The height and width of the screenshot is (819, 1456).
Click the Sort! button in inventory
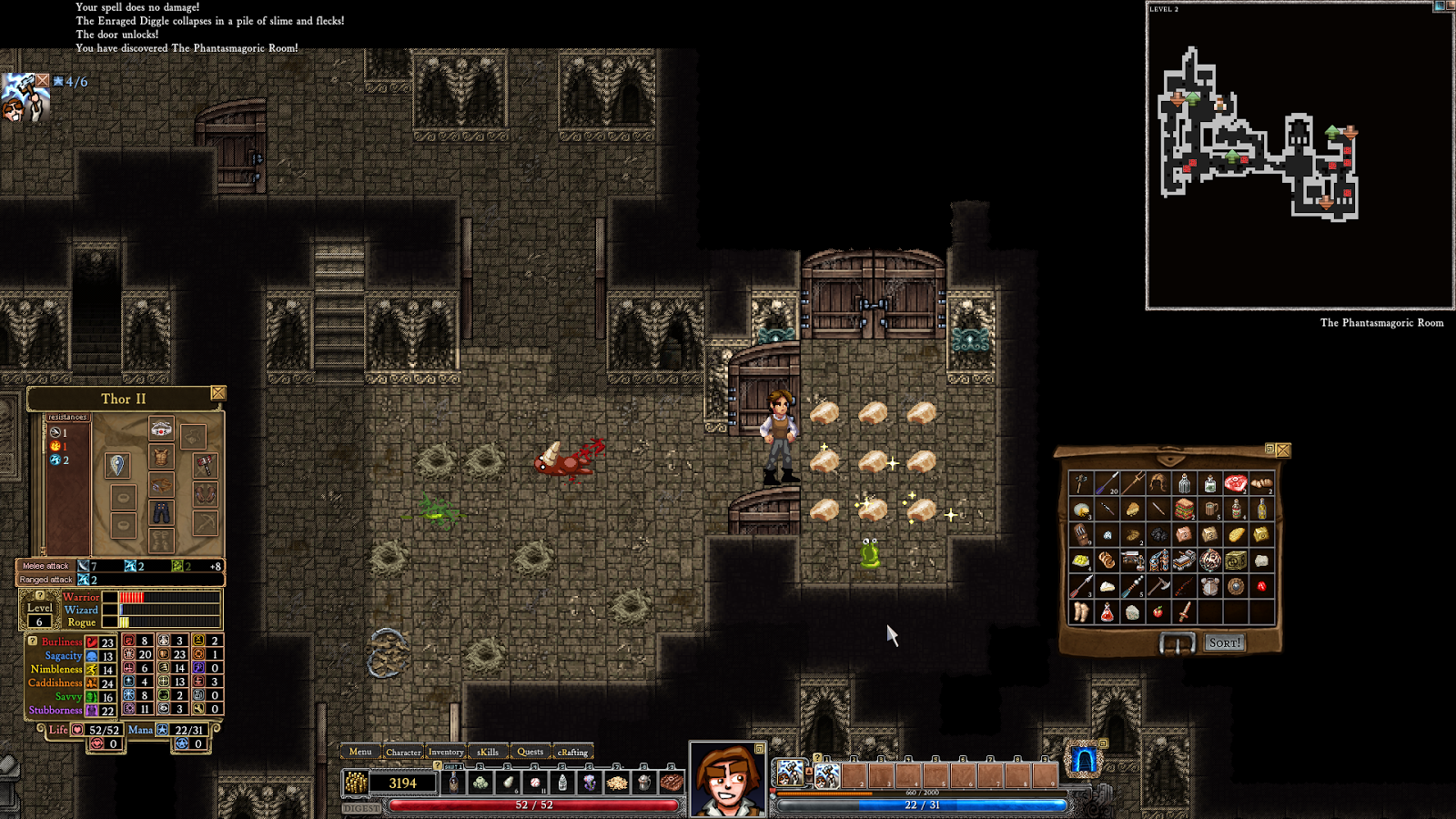[1224, 642]
